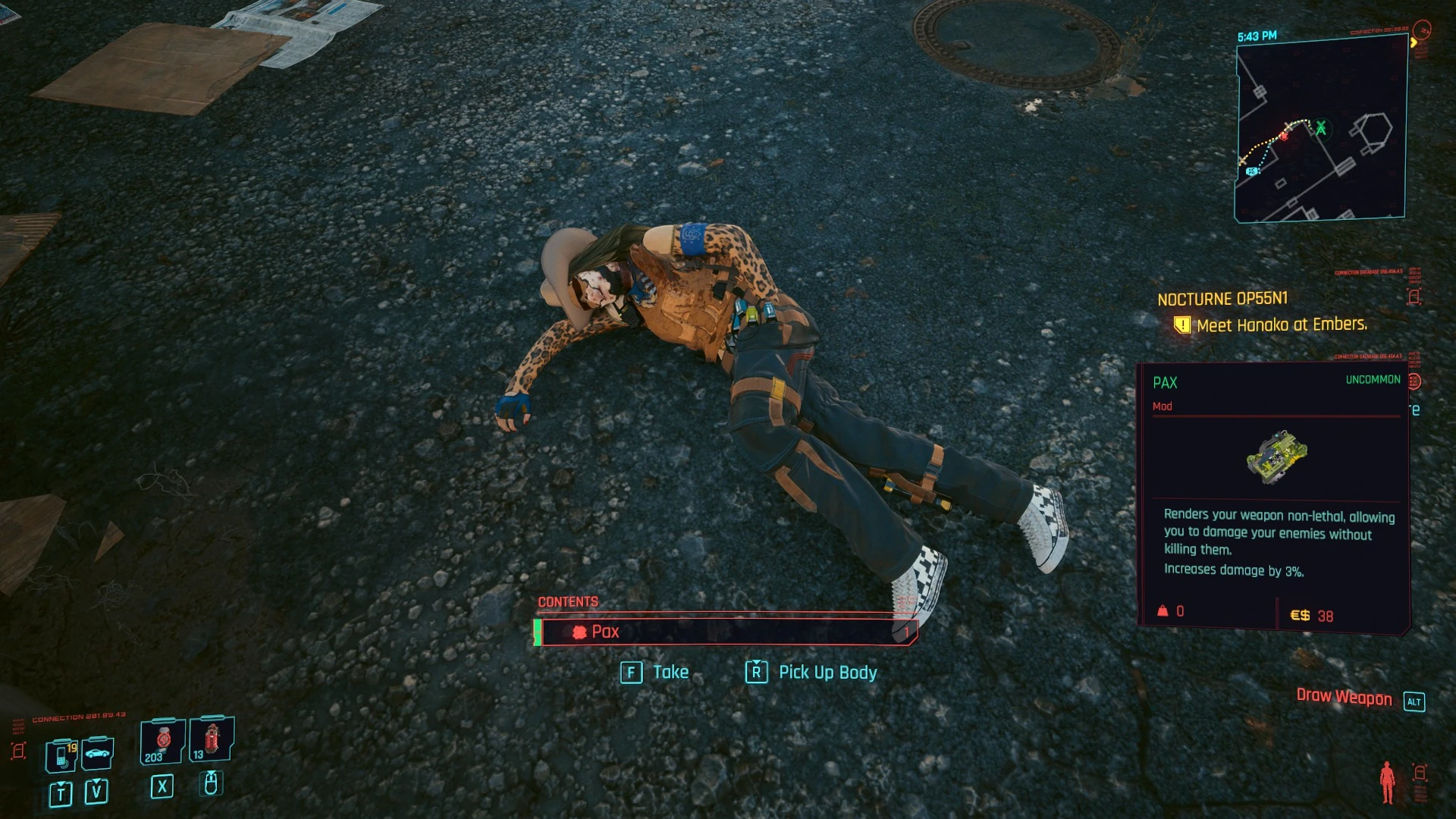Viewport: 1456px width, 819px height.
Task: Select the Meet Hanako at Embers objective
Action: tap(1281, 325)
